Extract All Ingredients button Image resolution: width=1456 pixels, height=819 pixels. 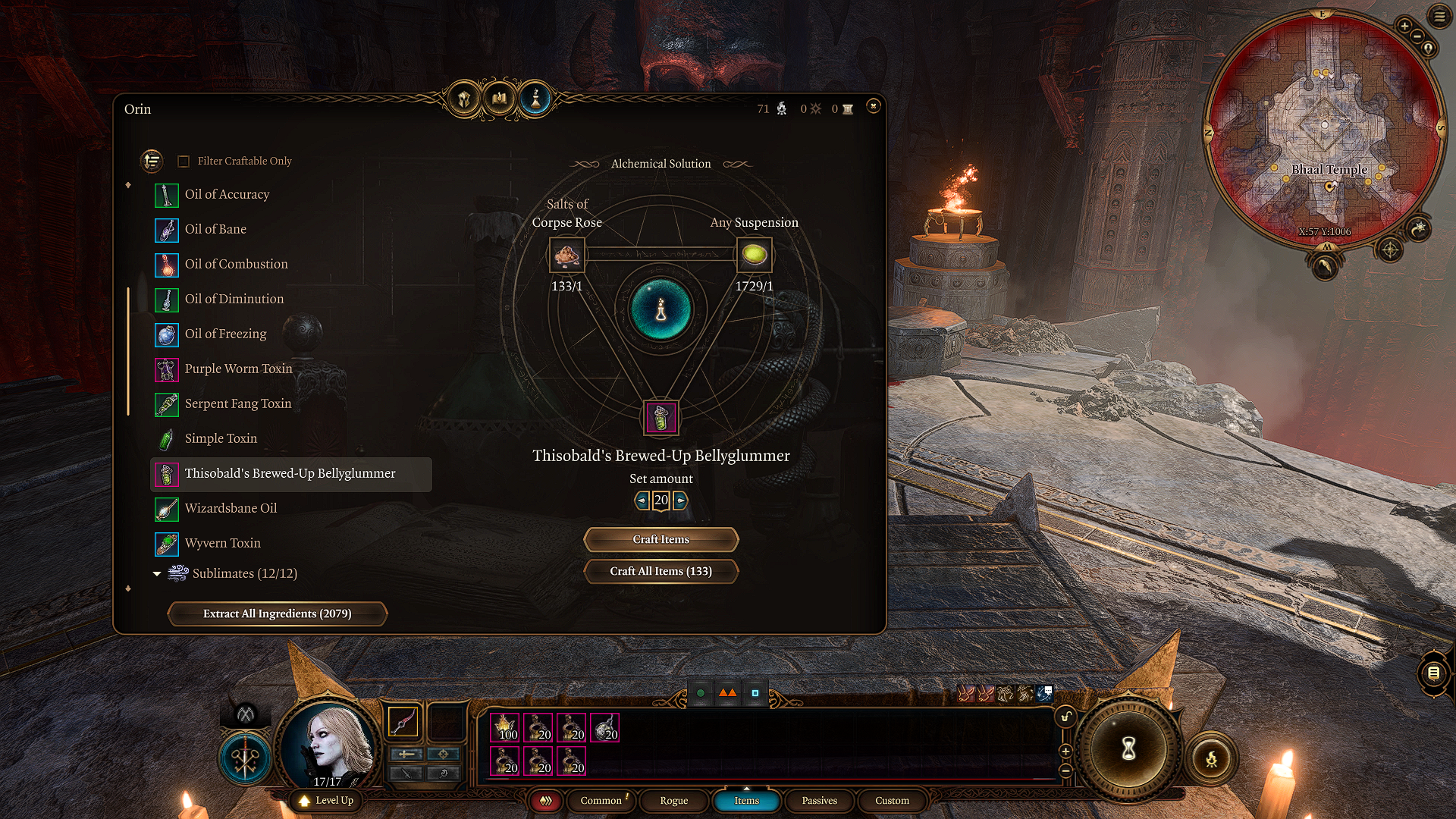[x=277, y=613]
